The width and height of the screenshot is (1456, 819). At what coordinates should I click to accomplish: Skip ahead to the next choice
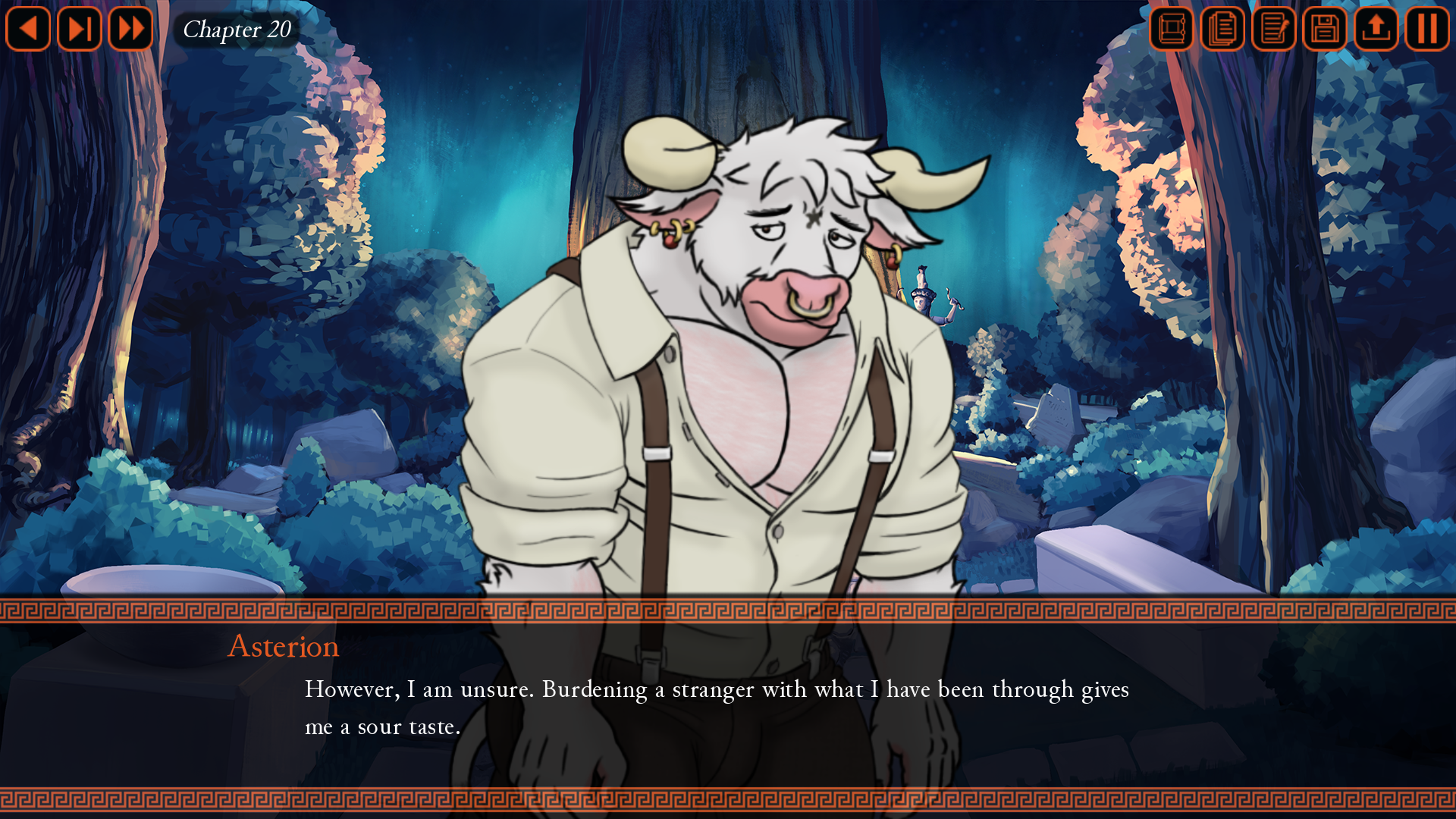(79, 29)
